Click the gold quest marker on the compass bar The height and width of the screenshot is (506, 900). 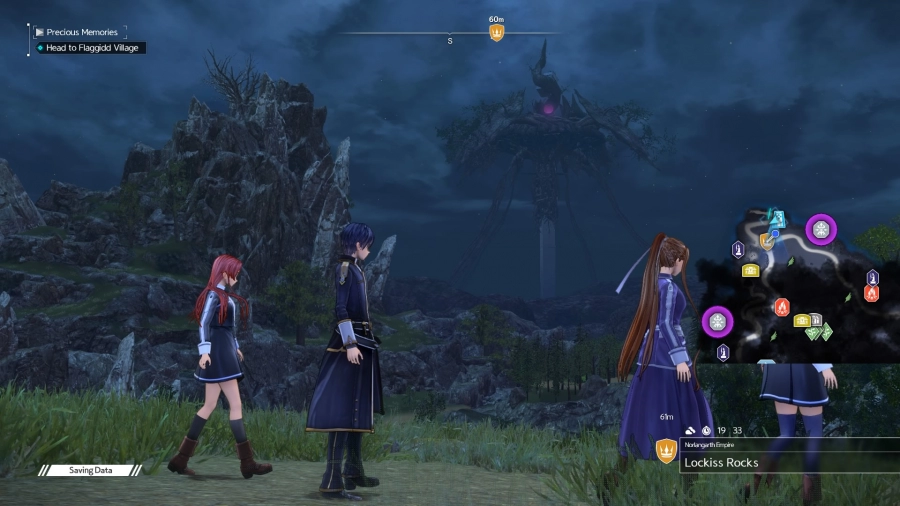[x=496, y=33]
